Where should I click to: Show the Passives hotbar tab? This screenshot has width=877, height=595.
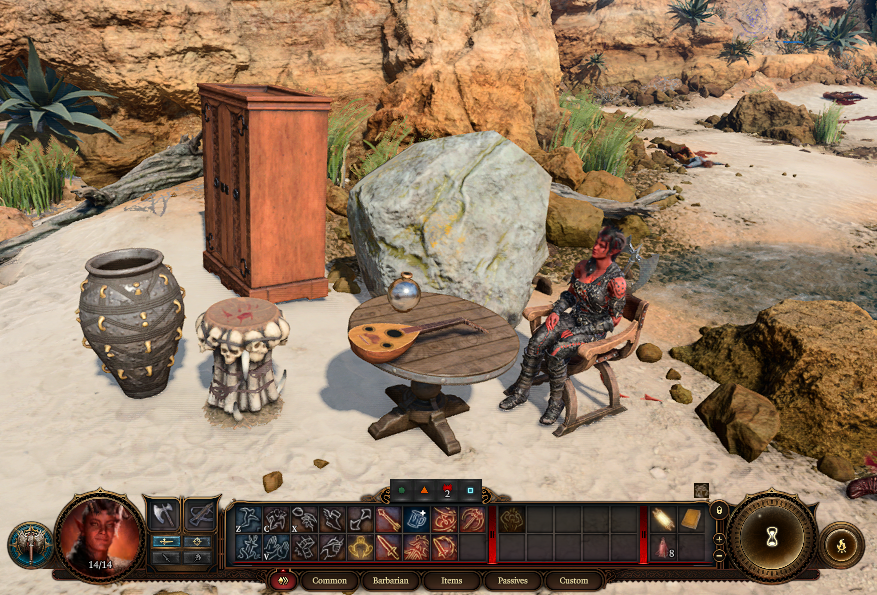tap(513, 580)
